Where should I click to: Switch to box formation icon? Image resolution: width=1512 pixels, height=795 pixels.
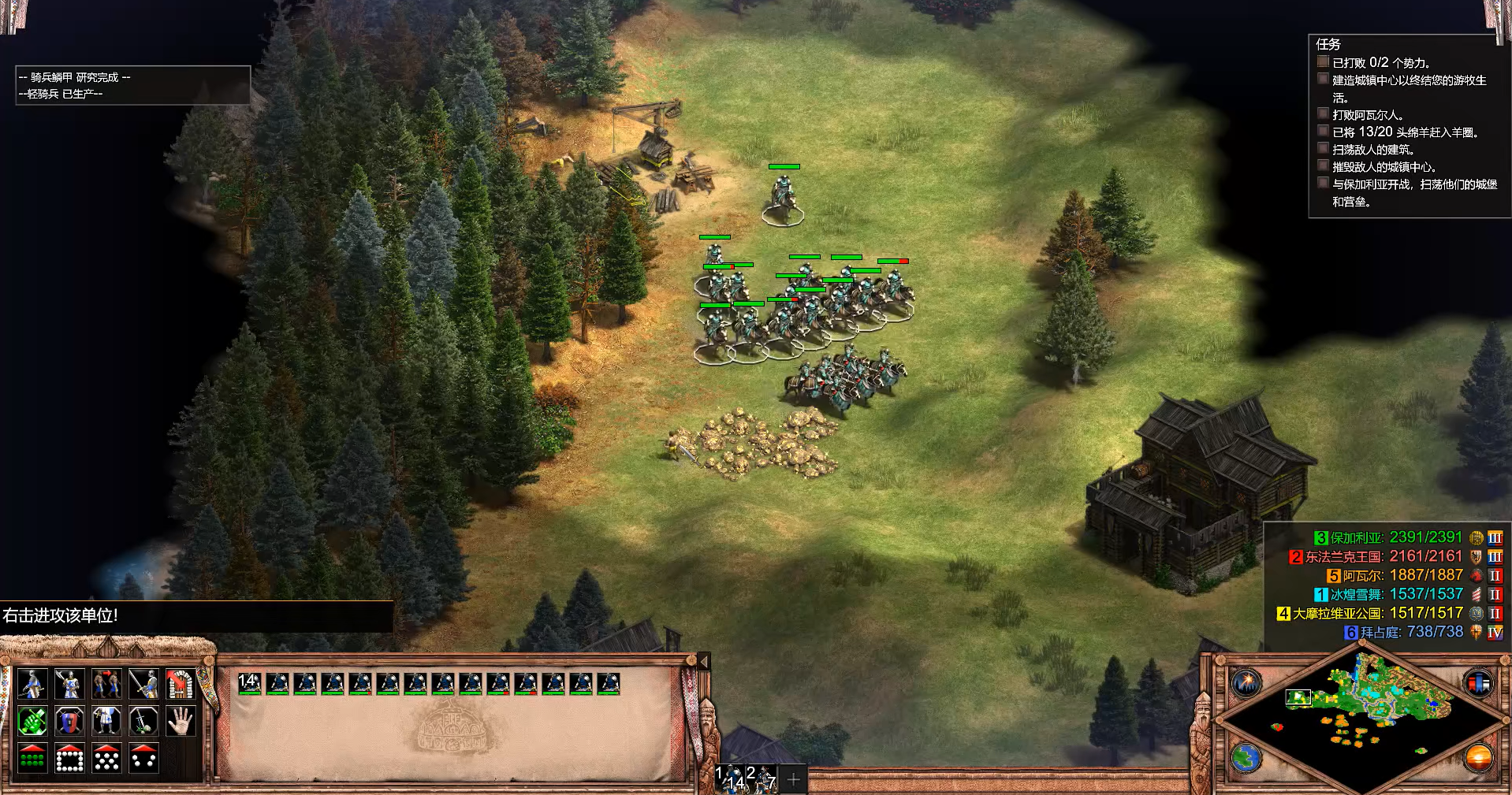(69, 758)
